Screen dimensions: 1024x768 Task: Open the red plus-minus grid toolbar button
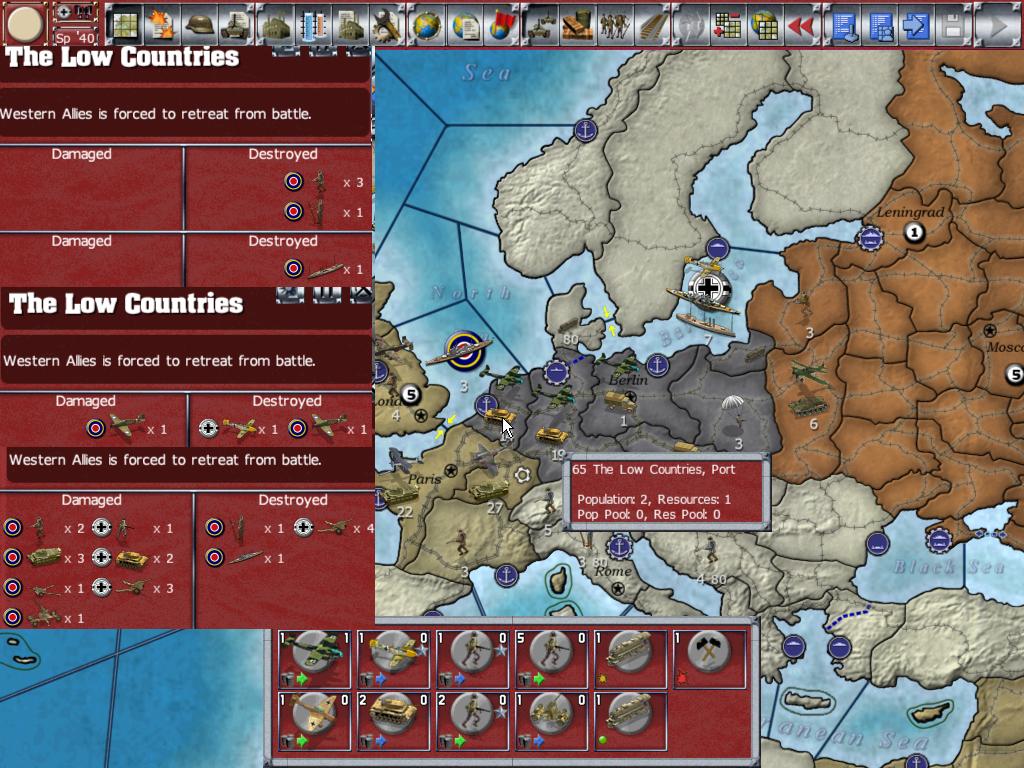click(x=727, y=25)
